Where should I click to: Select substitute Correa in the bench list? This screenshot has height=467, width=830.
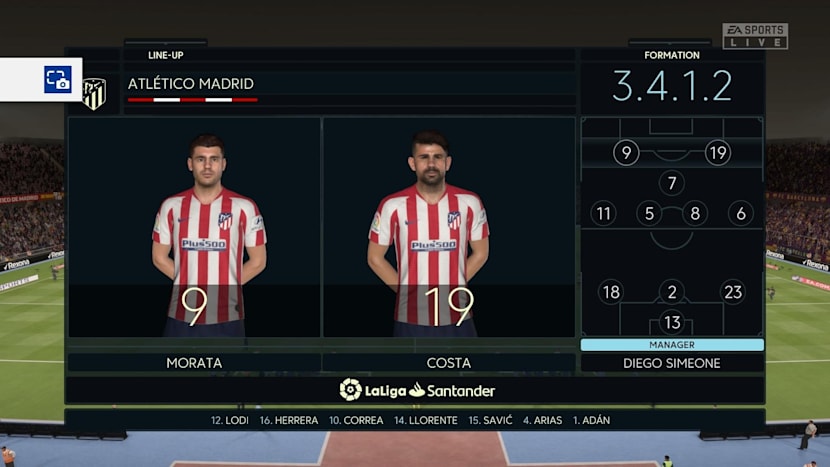click(356, 420)
